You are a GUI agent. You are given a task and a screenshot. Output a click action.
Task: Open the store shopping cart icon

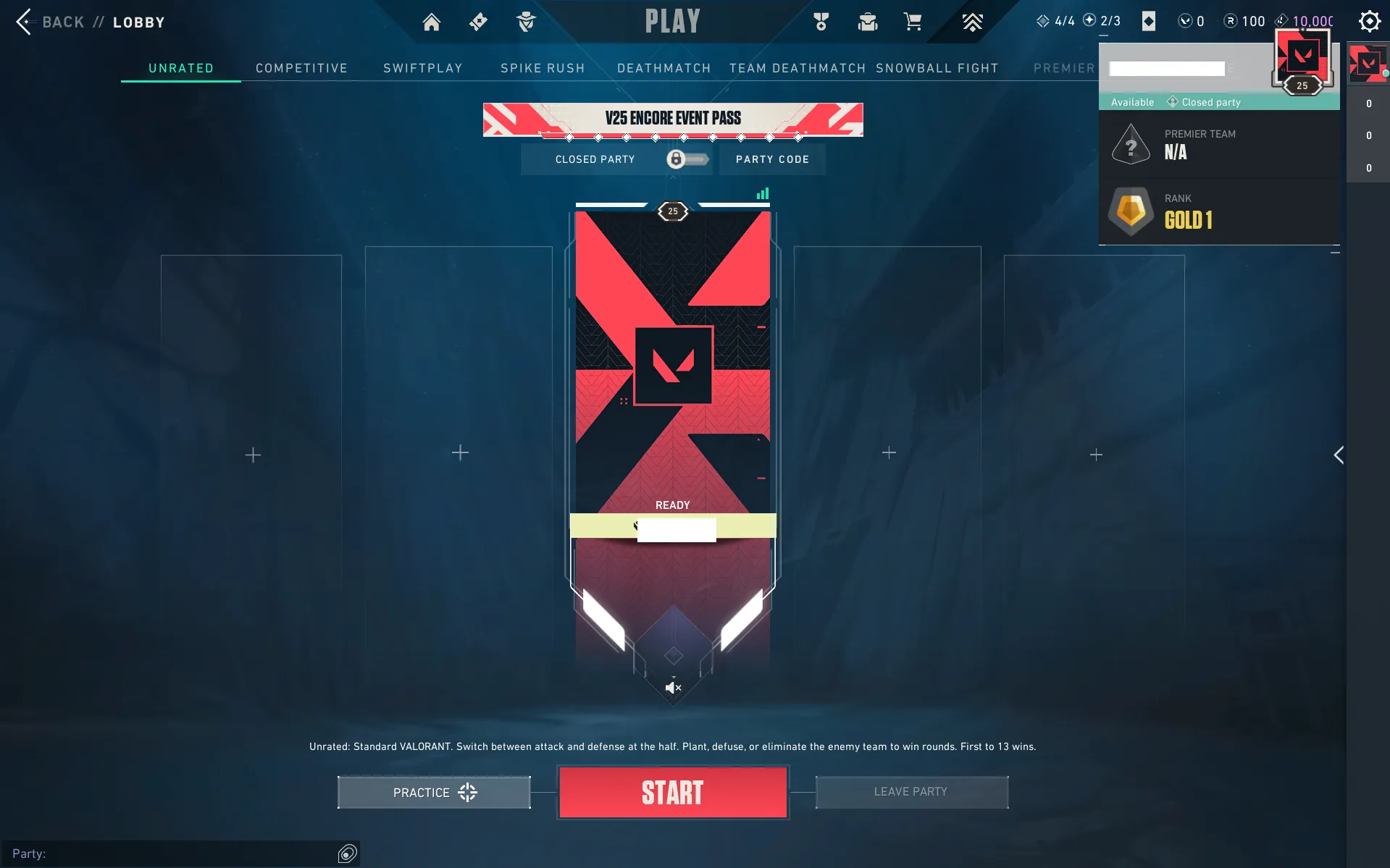coord(913,22)
